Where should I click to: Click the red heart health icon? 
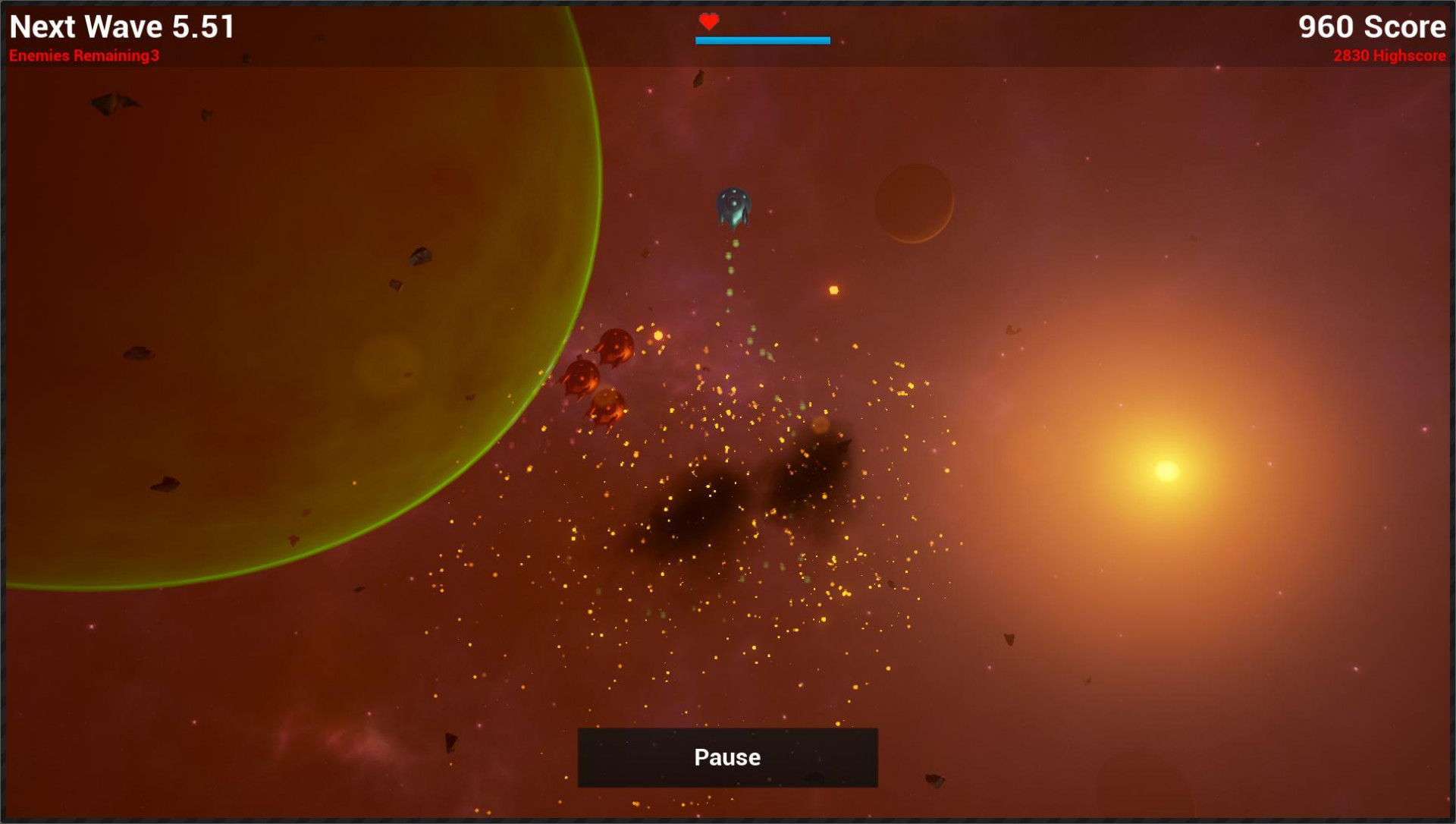click(709, 21)
